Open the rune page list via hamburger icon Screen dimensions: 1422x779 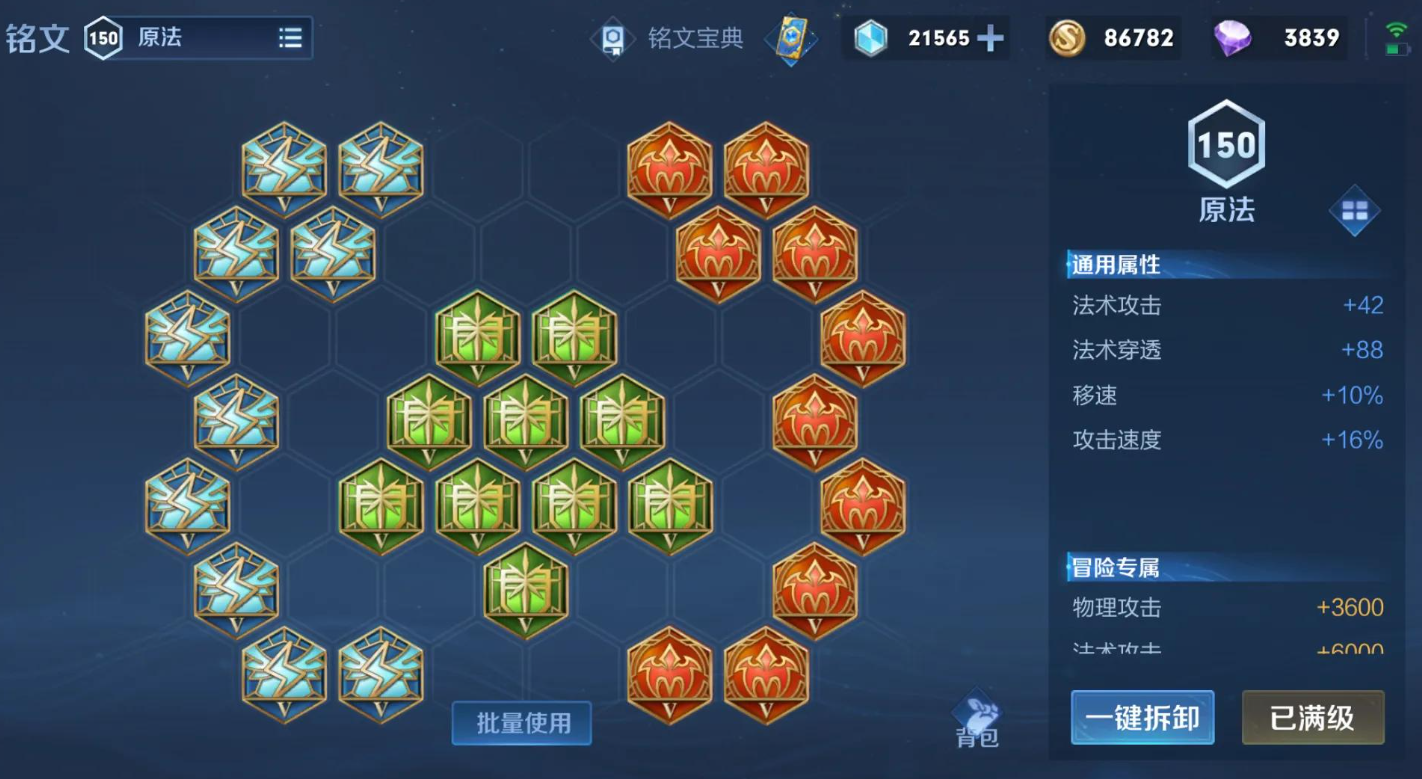[292, 38]
